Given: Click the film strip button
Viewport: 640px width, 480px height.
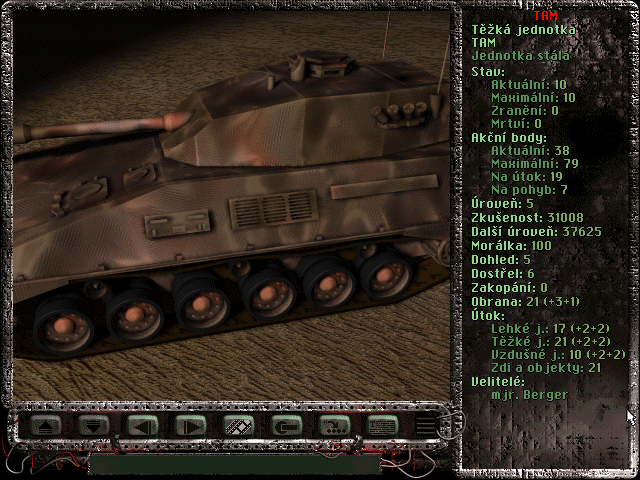Looking at the screenshot, I should (x=237, y=425).
